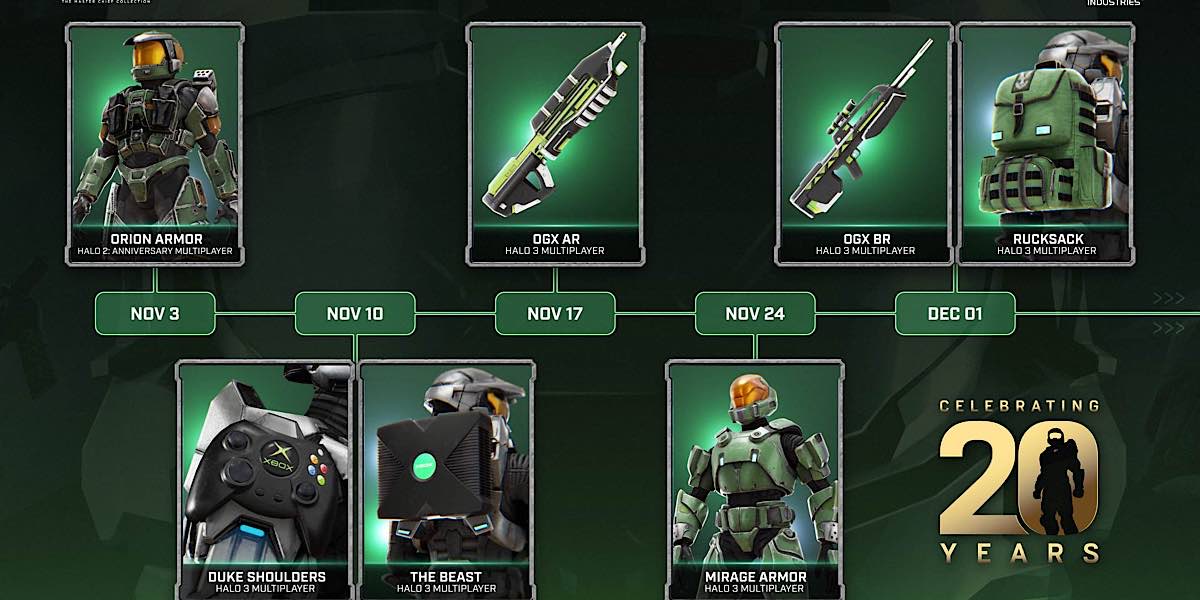This screenshot has height=600, width=1200.
Task: Select the Mirage Armor reward card
Action: [755, 480]
